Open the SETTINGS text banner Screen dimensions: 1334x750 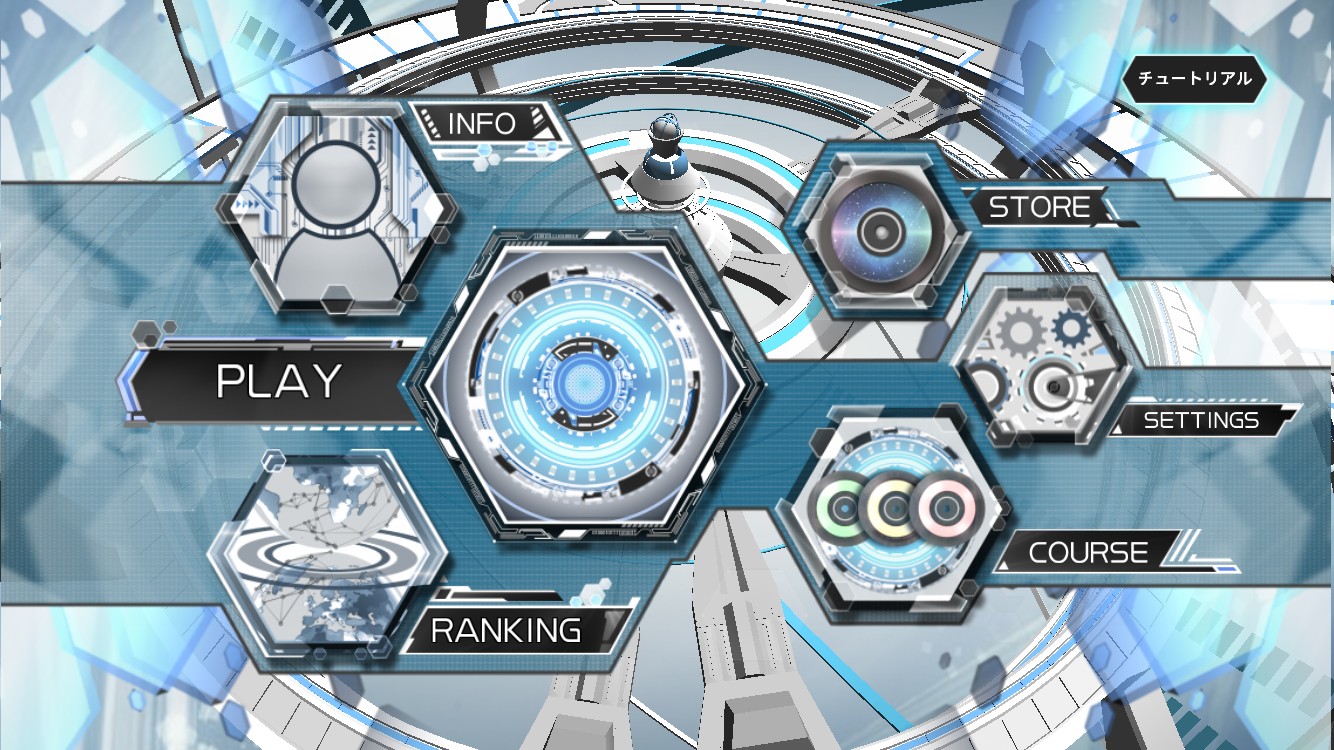[x=1200, y=420]
